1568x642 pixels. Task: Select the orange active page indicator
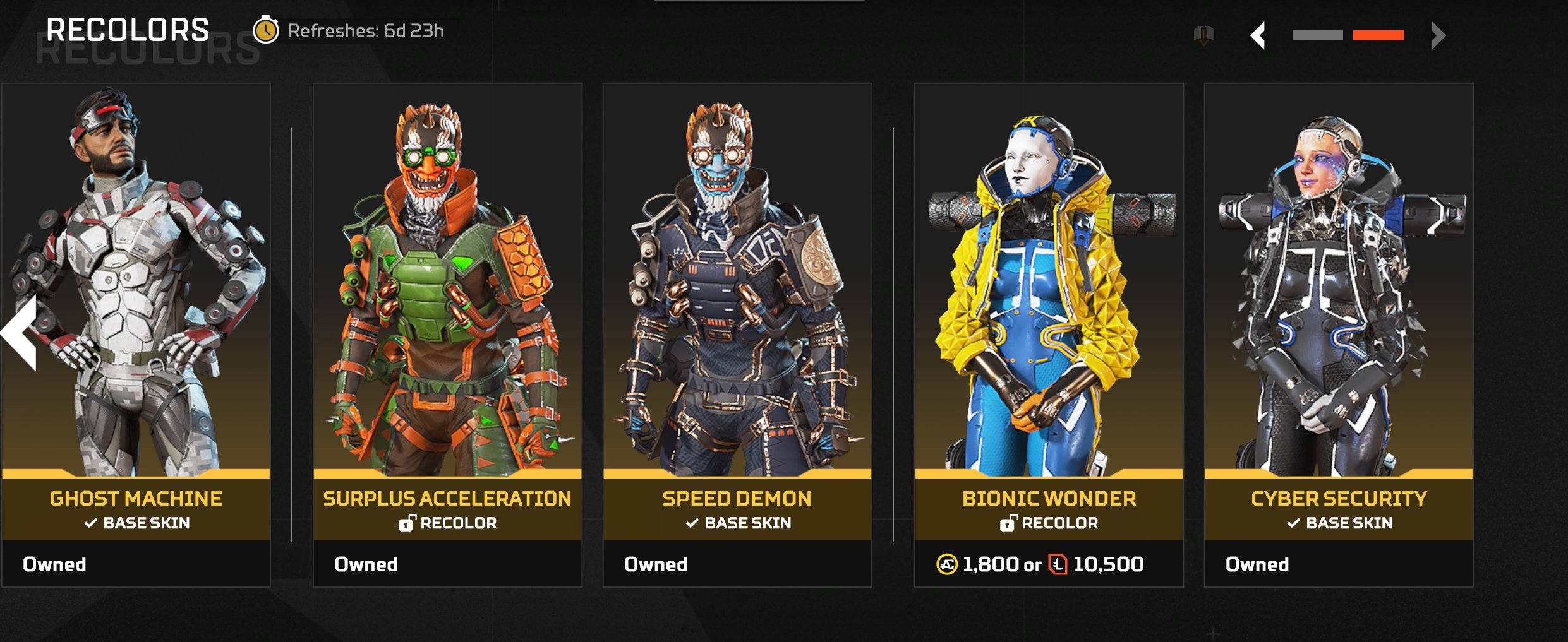pyautogui.click(x=1378, y=35)
